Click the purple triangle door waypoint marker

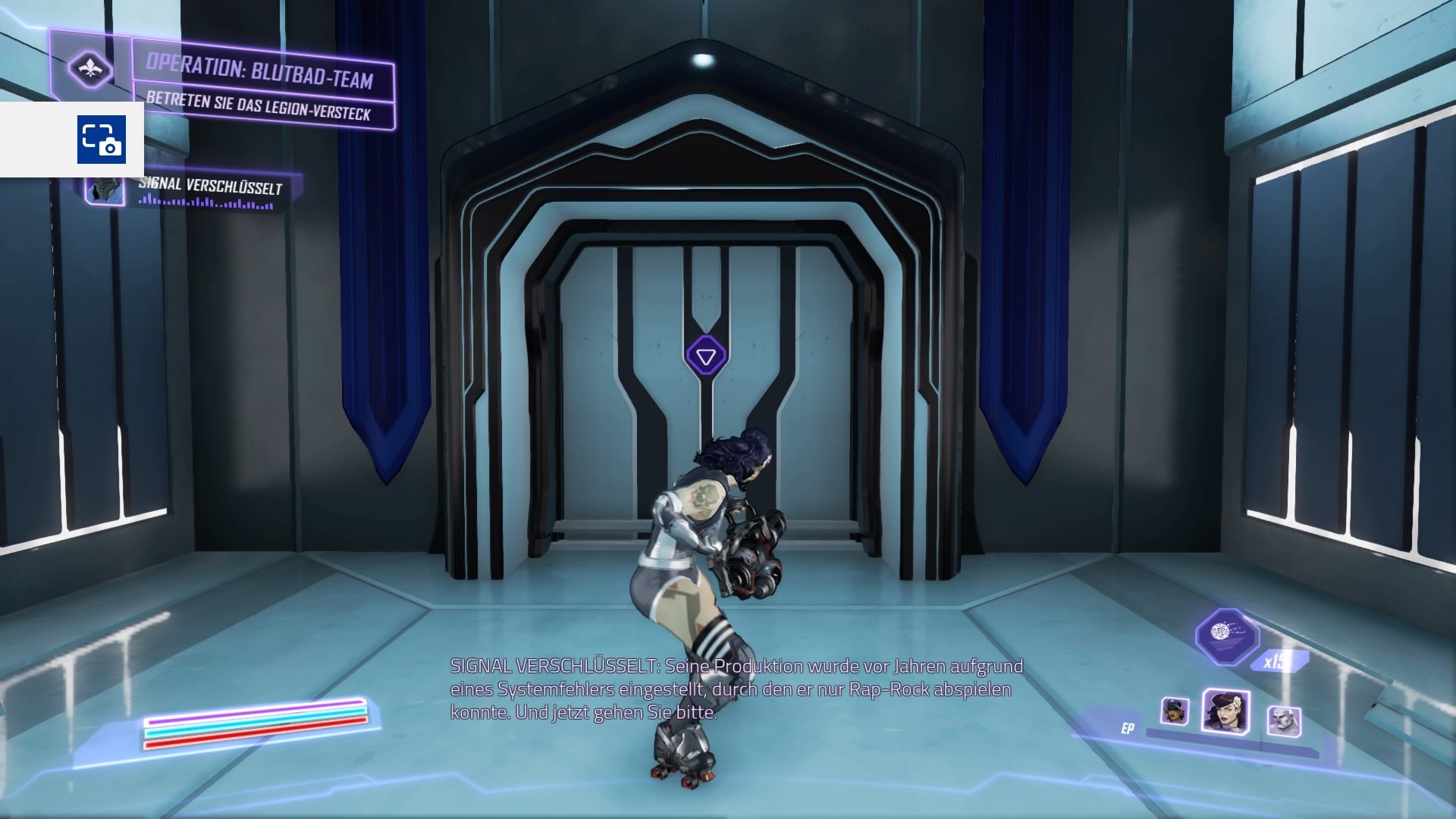tap(706, 356)
